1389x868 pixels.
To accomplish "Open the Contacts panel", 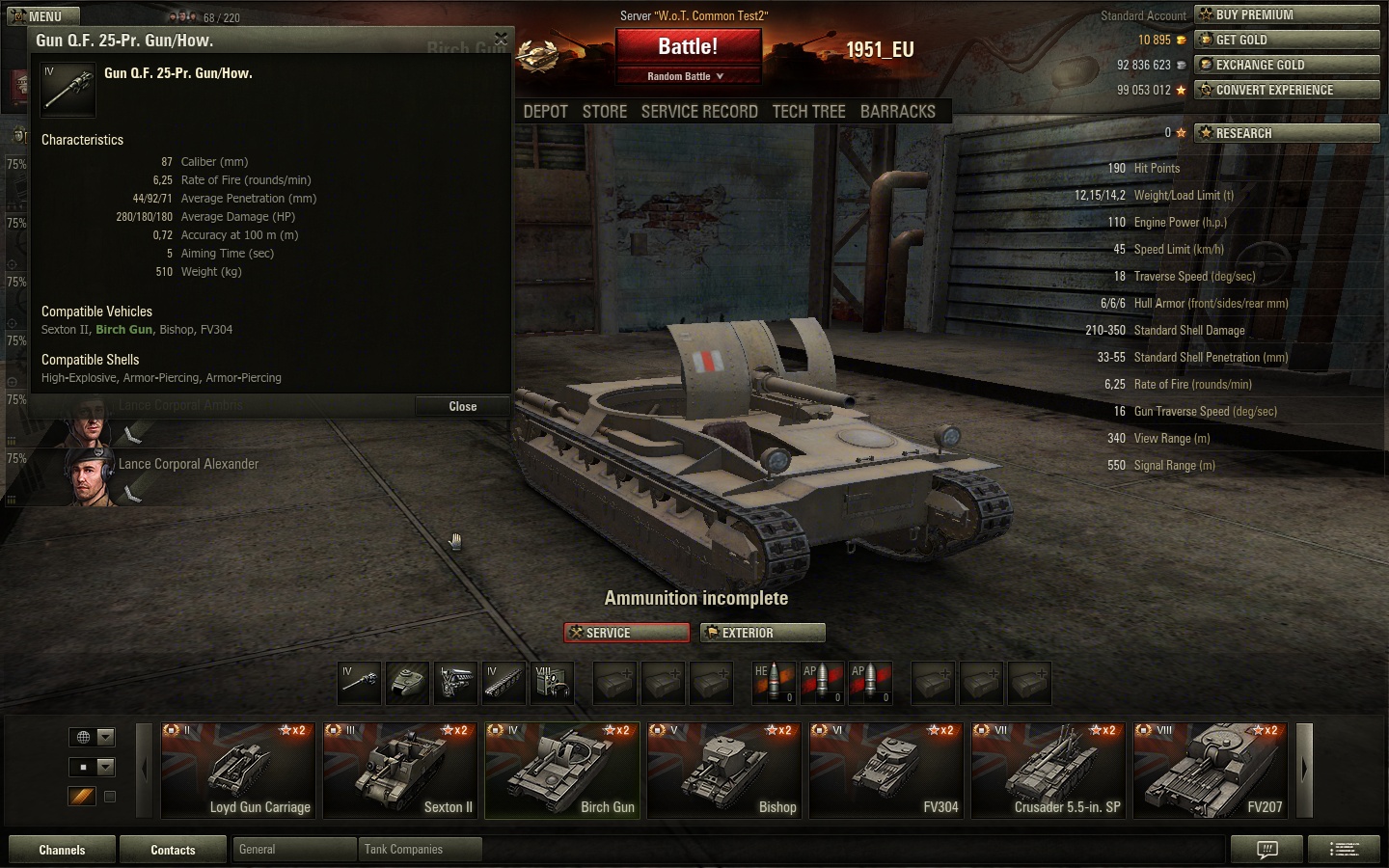I will pyautogui.click(x=173, y=850).
